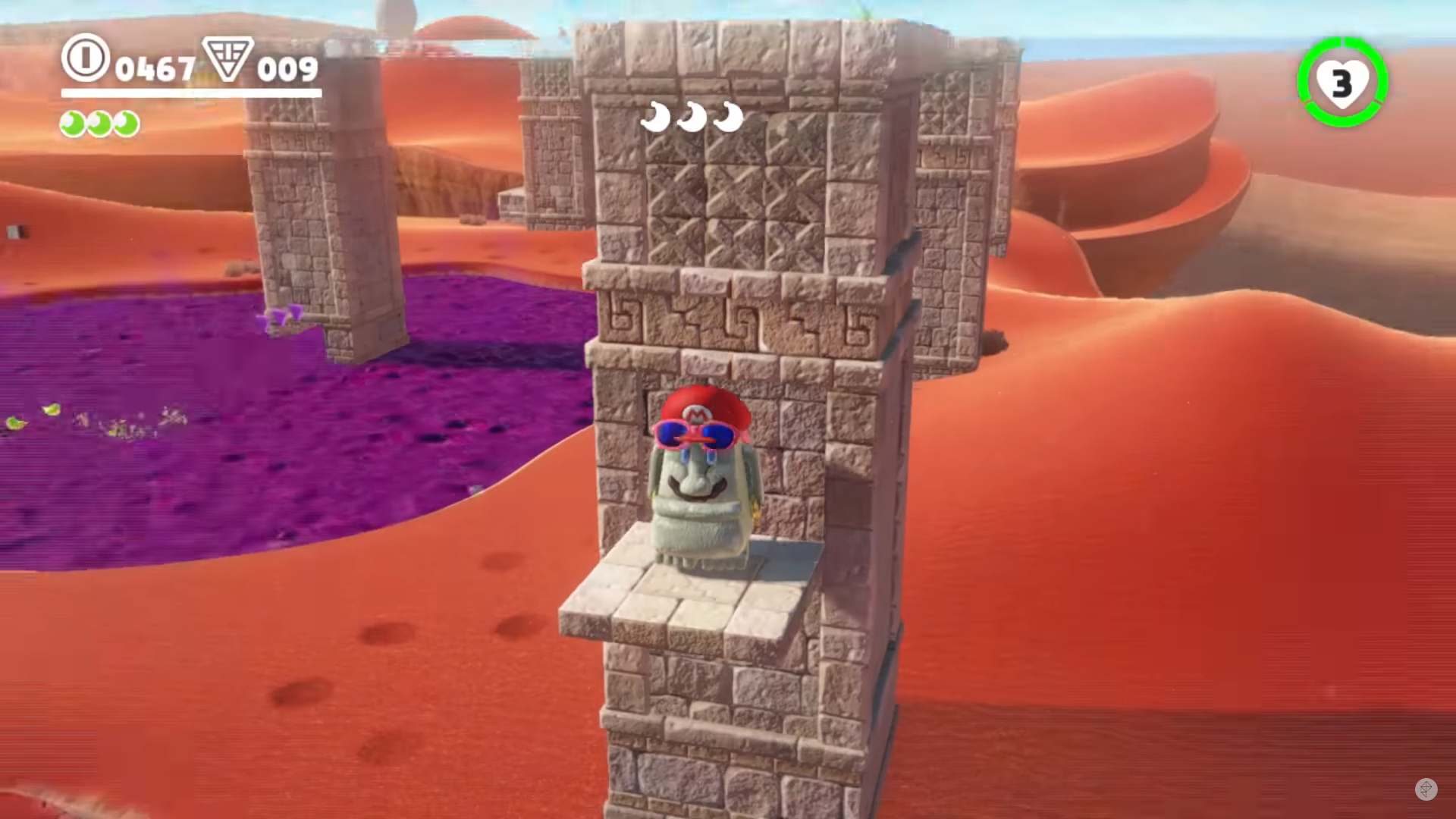Click the leftmost moon mark on the pillar
1456x819 pixels.
click(657, 116)
